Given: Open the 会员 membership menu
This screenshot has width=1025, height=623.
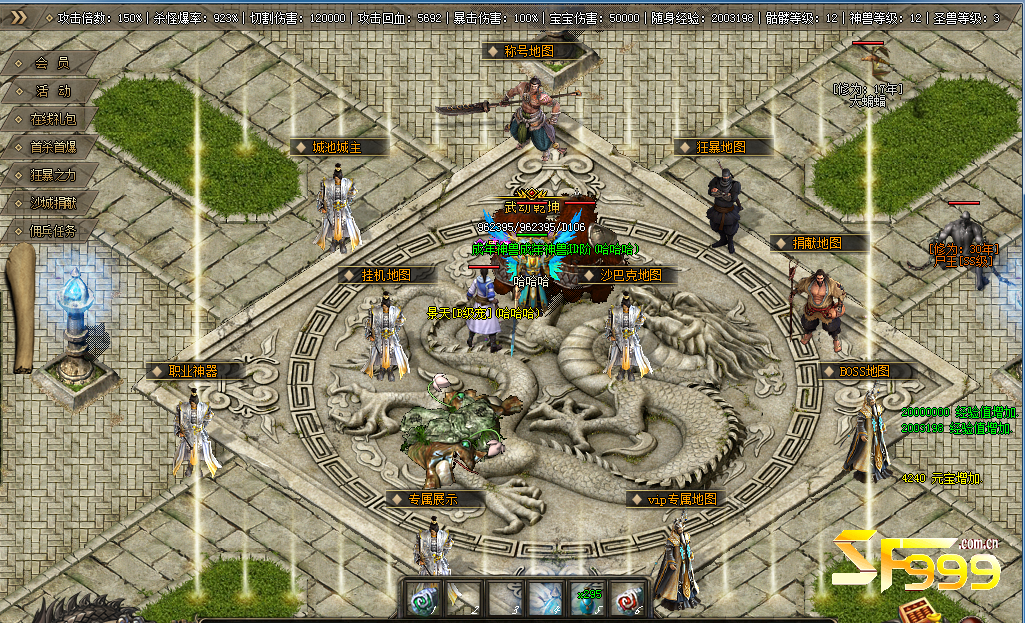Looking at the screenshot, I should pyautogui.click(x=52, y=63).
